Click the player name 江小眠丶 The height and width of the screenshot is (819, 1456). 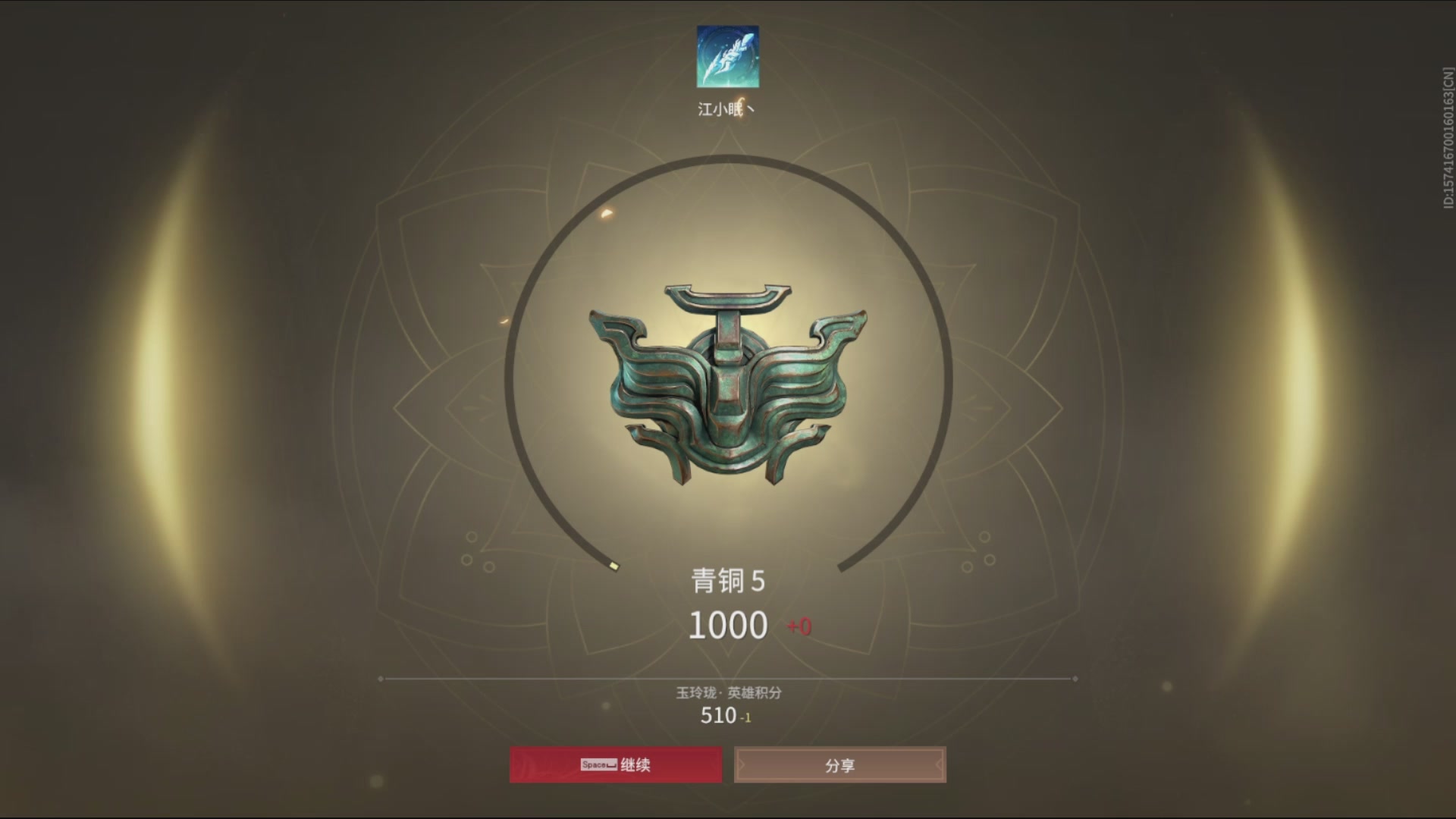point(725,108)
